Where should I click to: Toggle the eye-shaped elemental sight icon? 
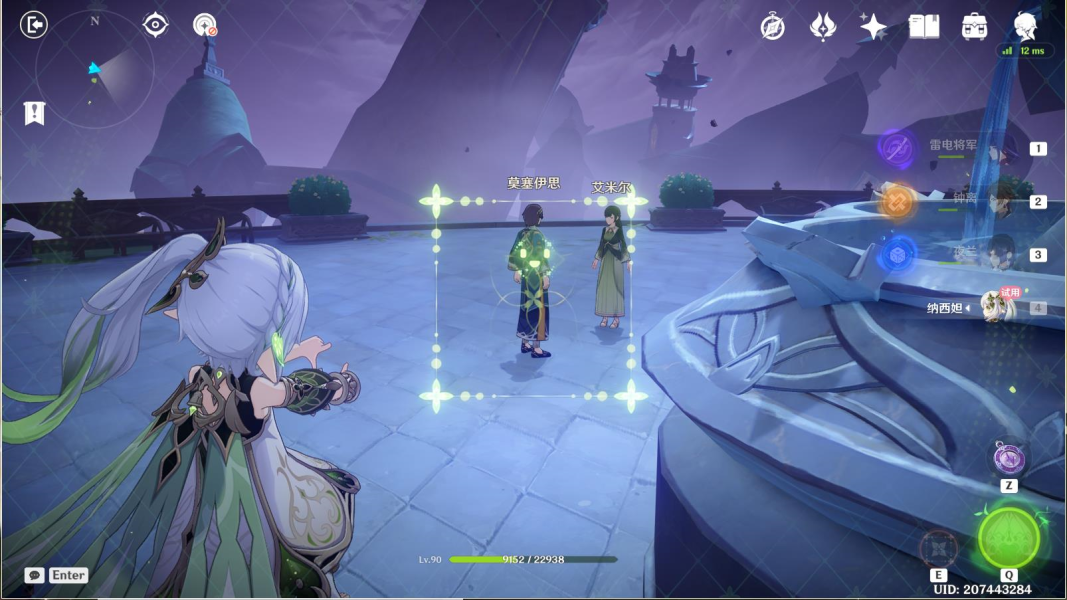[x=155, y=24]
